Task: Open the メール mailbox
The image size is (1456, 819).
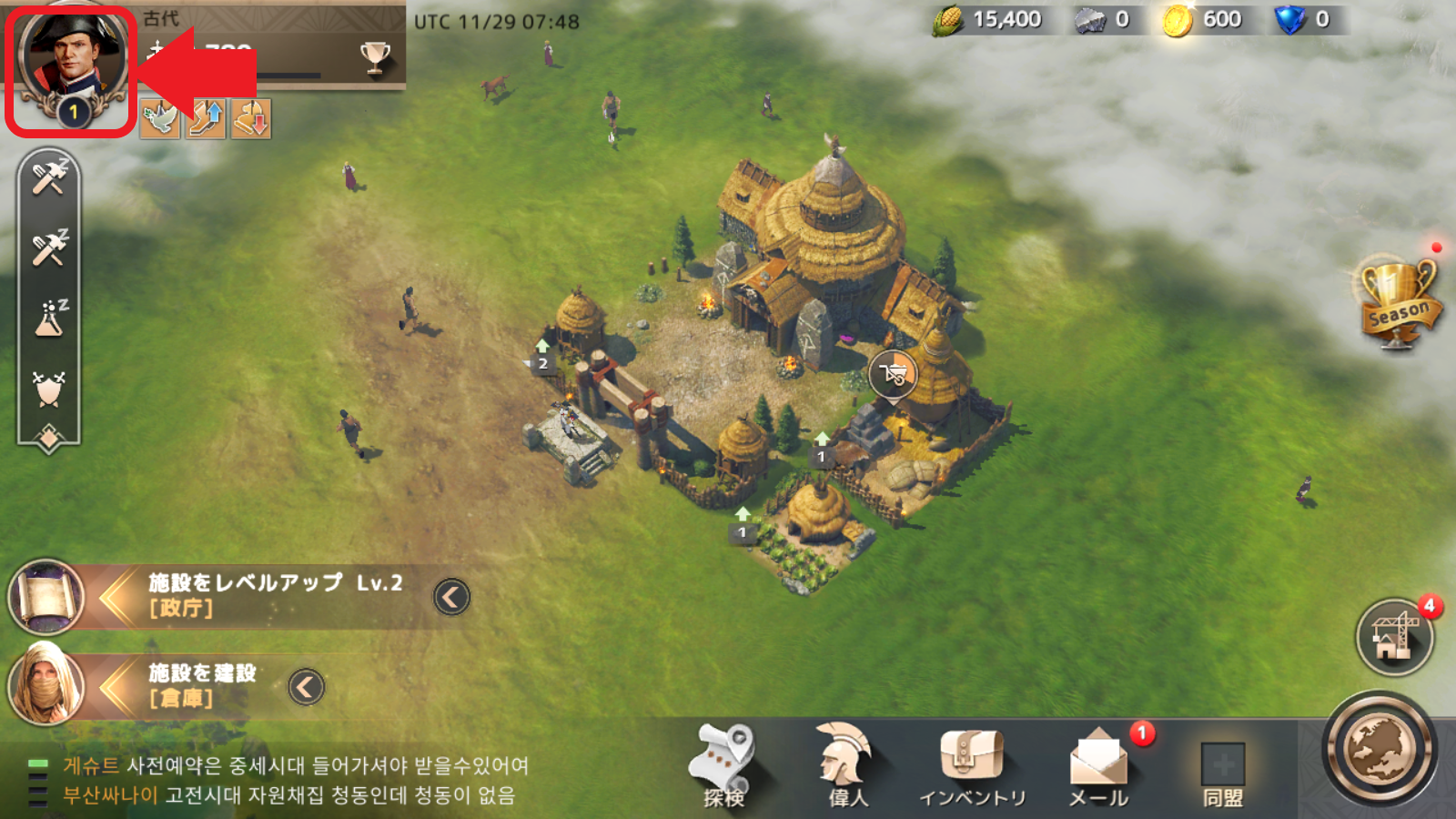Action: [x=1098, y=766]
